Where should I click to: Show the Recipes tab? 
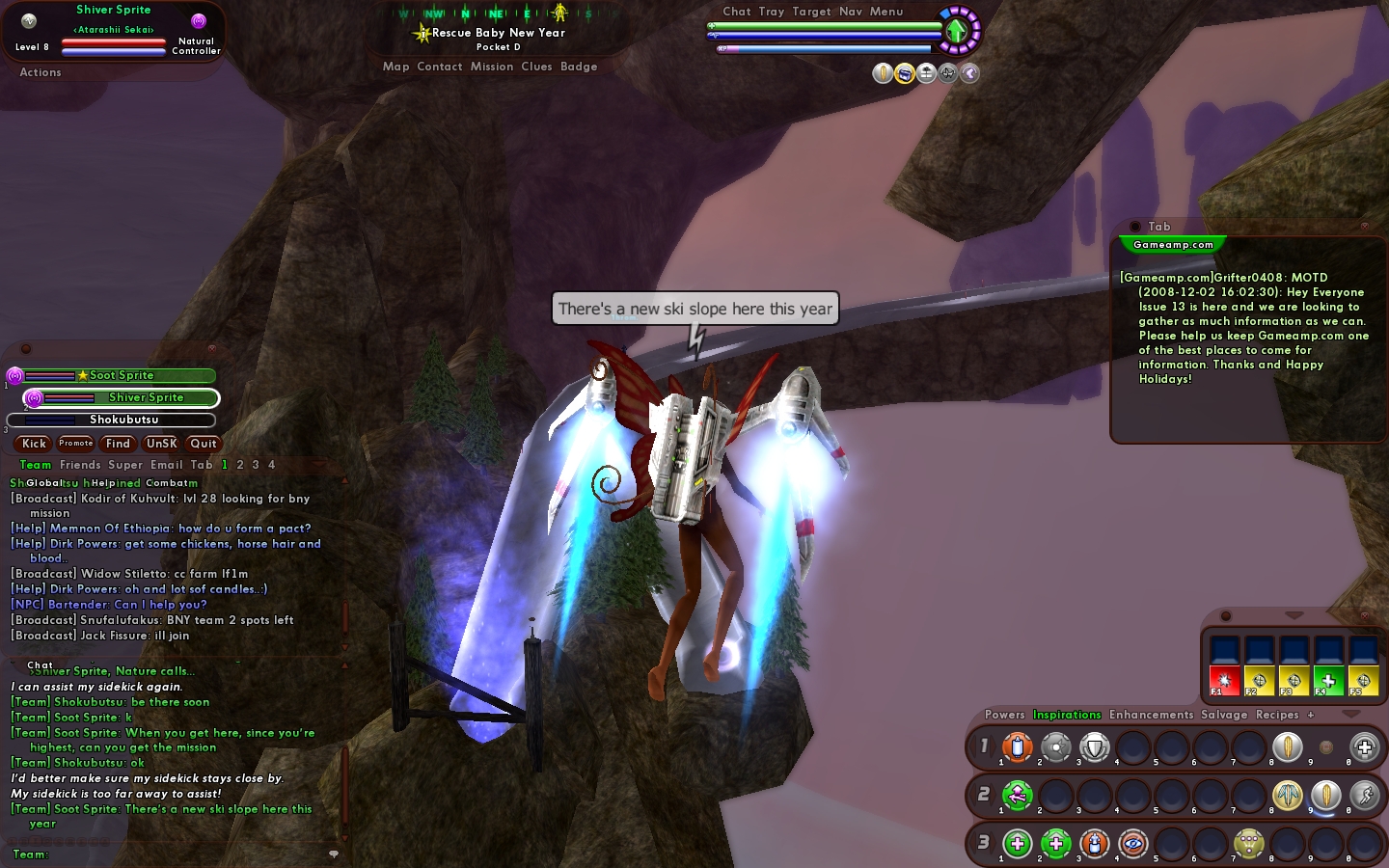coord(1277,715)
